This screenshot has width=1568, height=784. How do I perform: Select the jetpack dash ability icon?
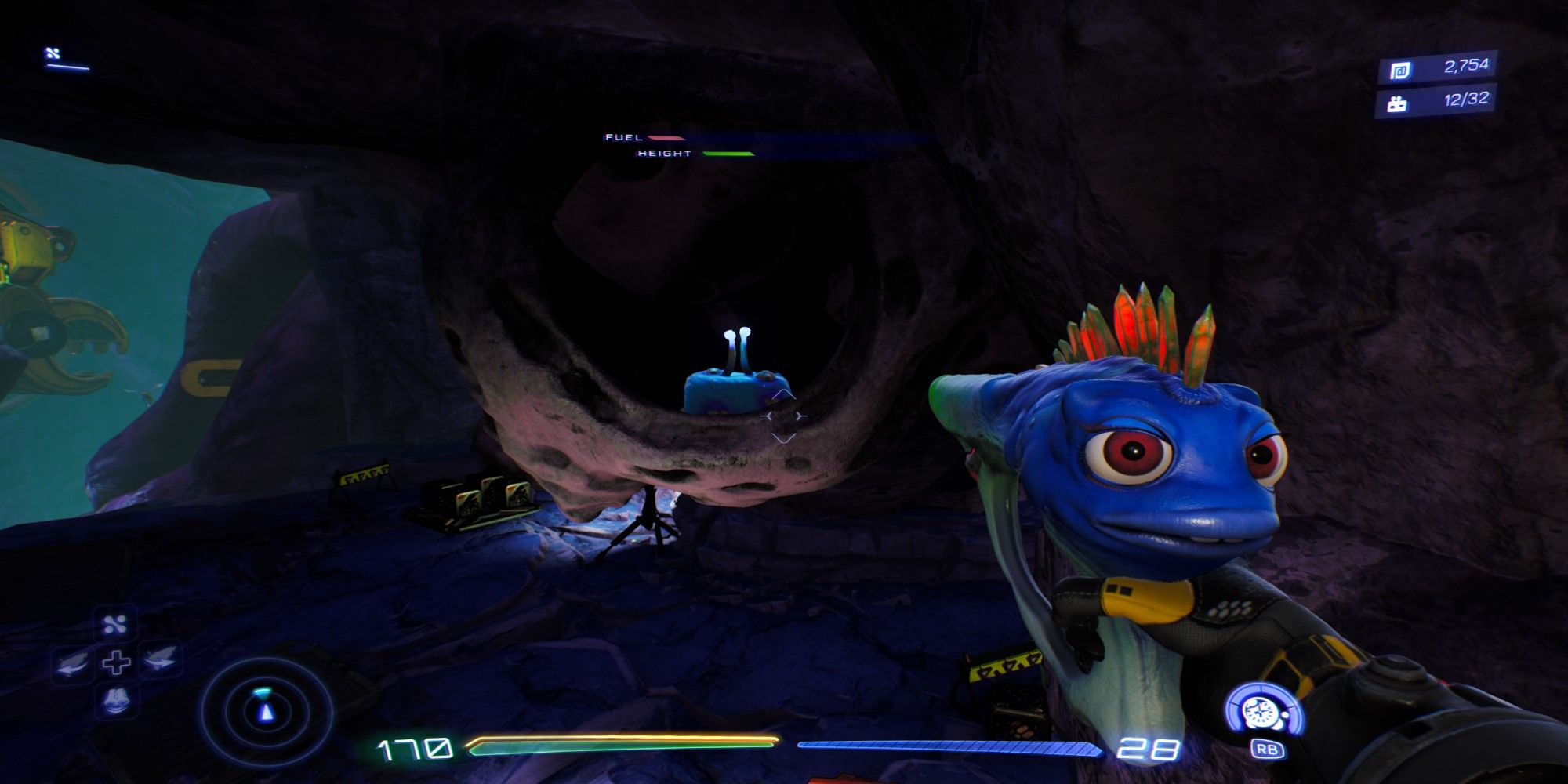click(x=162, y=661)
